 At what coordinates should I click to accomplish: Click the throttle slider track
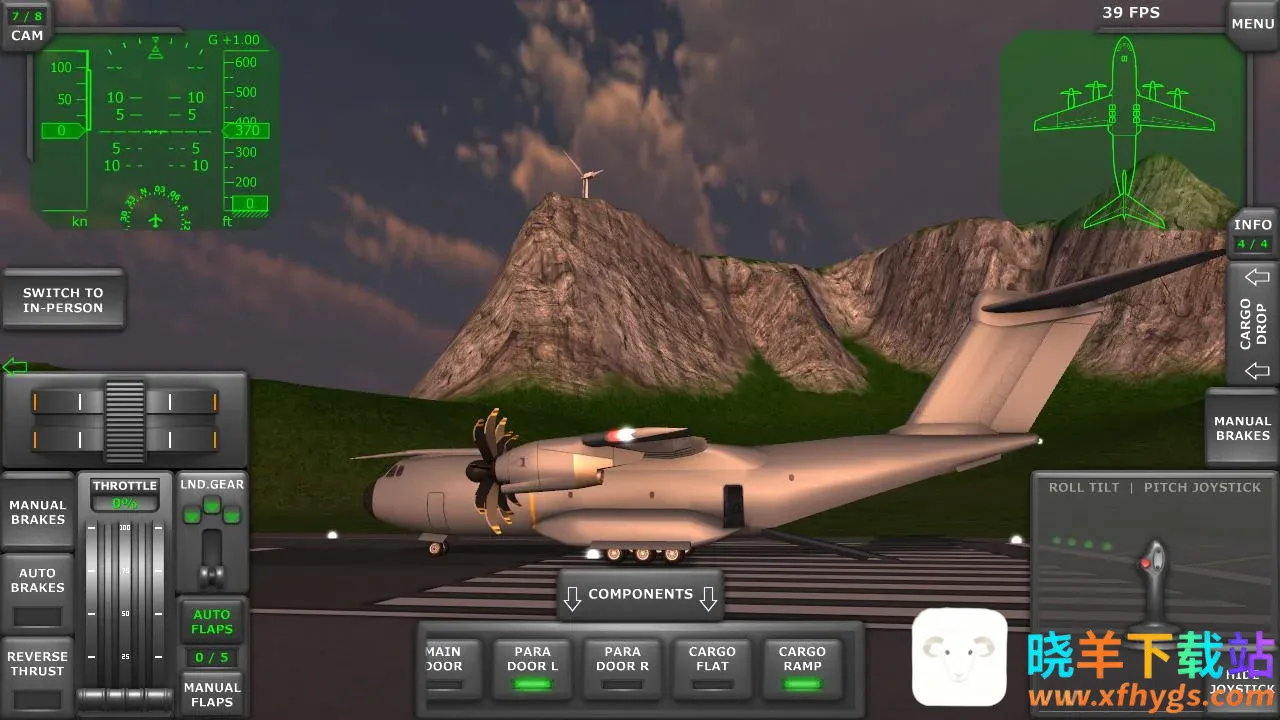(x=125, y=600)
